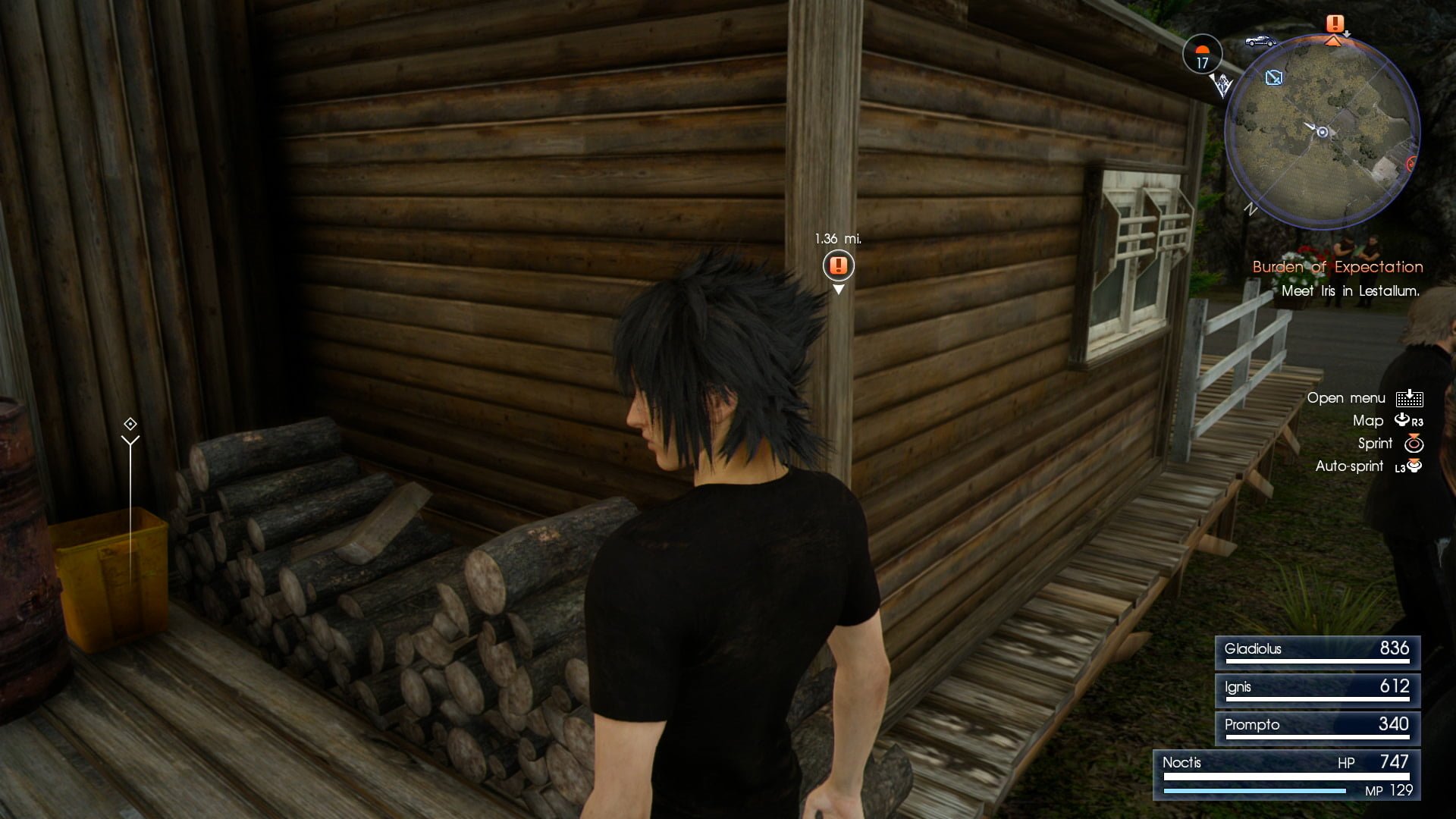Image resolution: width=1456 pixels, height=819 pixels.
Task: Select the orange quest marker atop the minimap
Action: pyautogui.click(x=1335, y=24)
